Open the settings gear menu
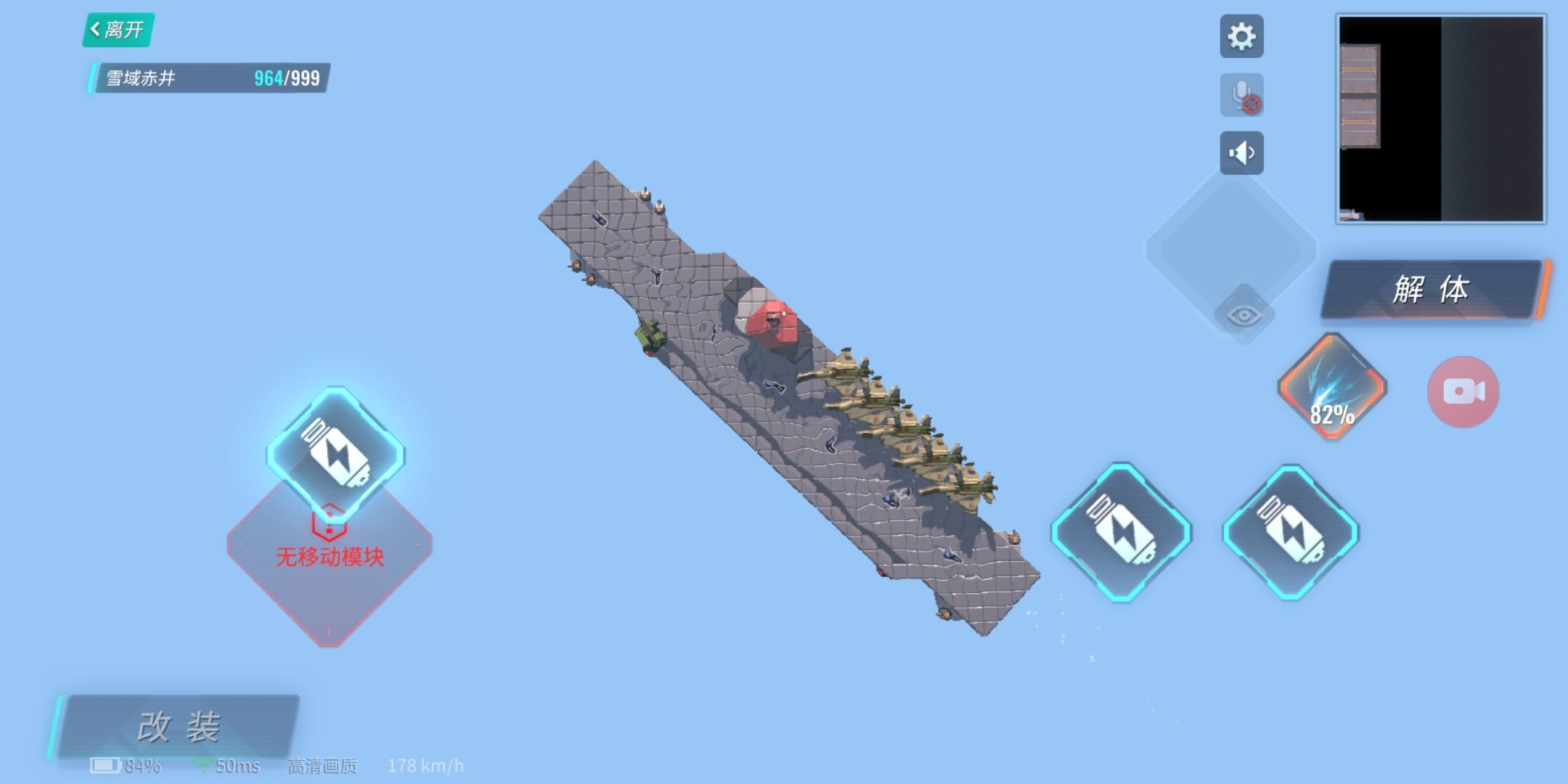 (1243, 36)
